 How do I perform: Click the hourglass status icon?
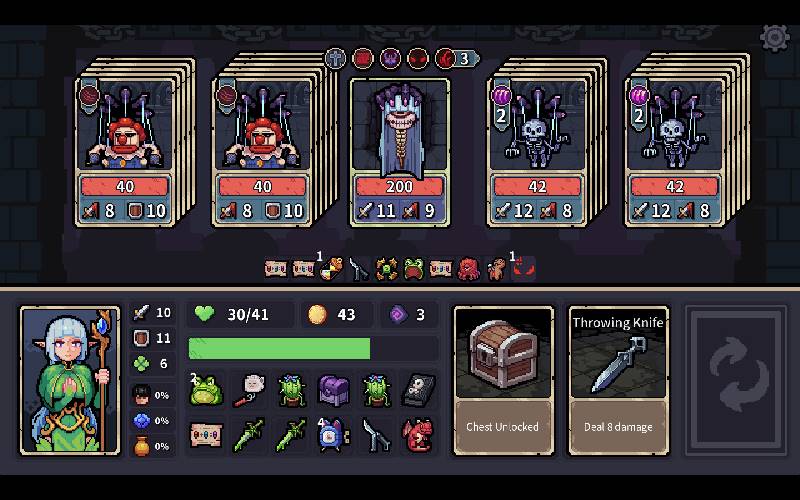329,268
